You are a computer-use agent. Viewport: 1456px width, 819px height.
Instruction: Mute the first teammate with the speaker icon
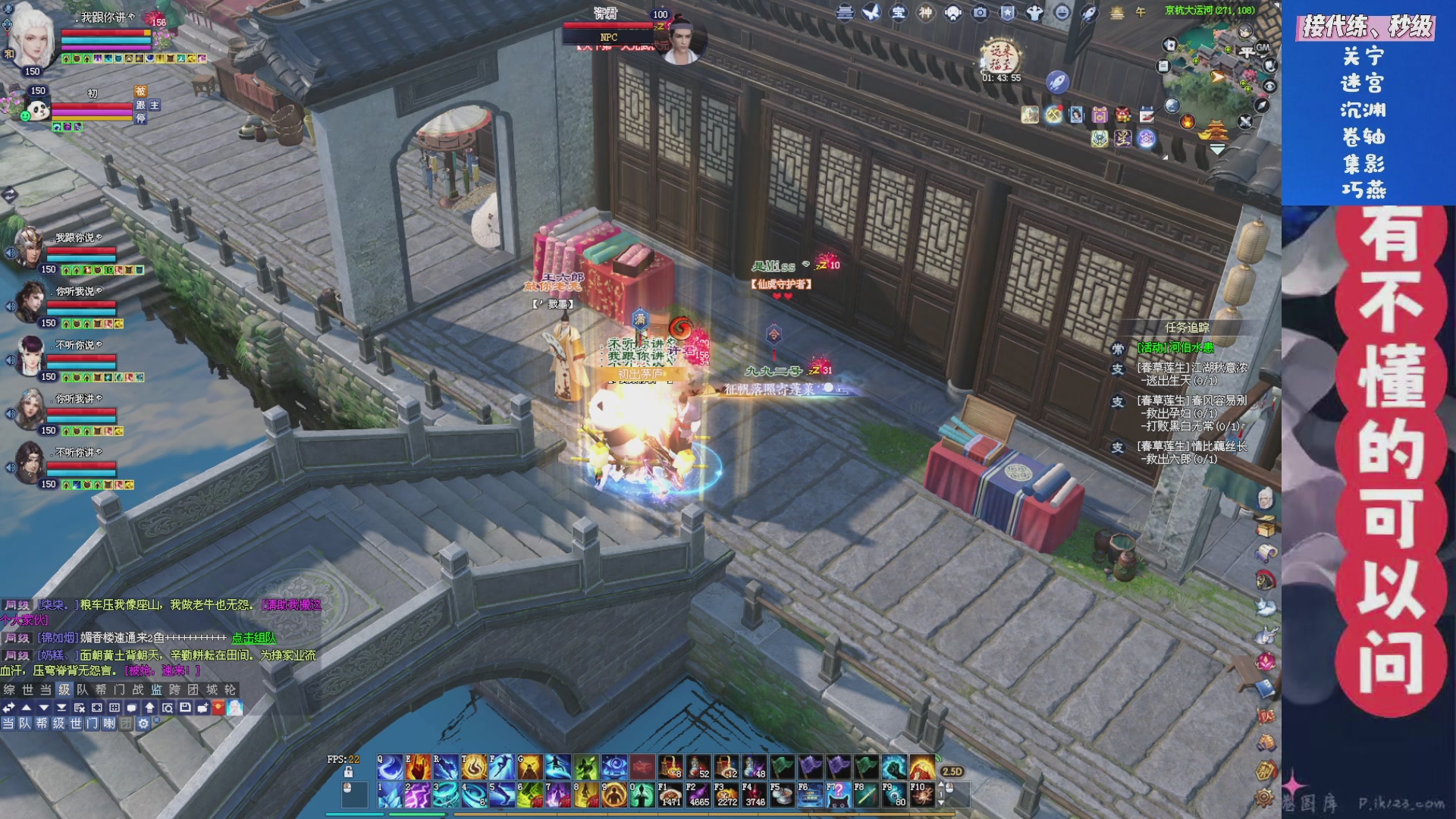click(x=11, y=252)
